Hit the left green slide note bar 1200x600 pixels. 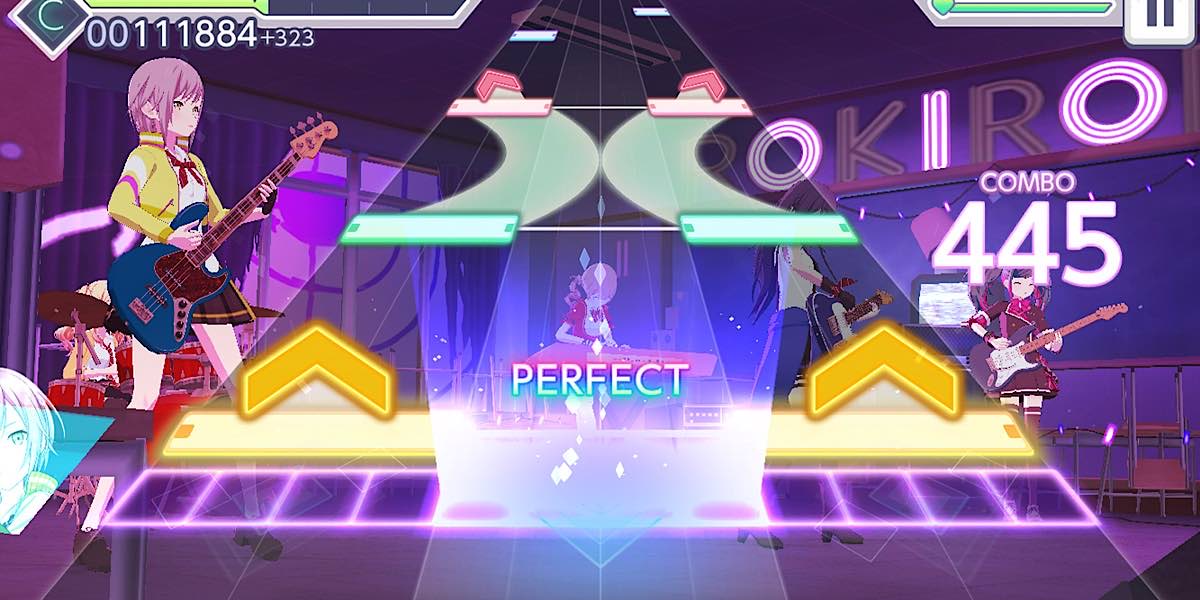[x=430, y=230]
